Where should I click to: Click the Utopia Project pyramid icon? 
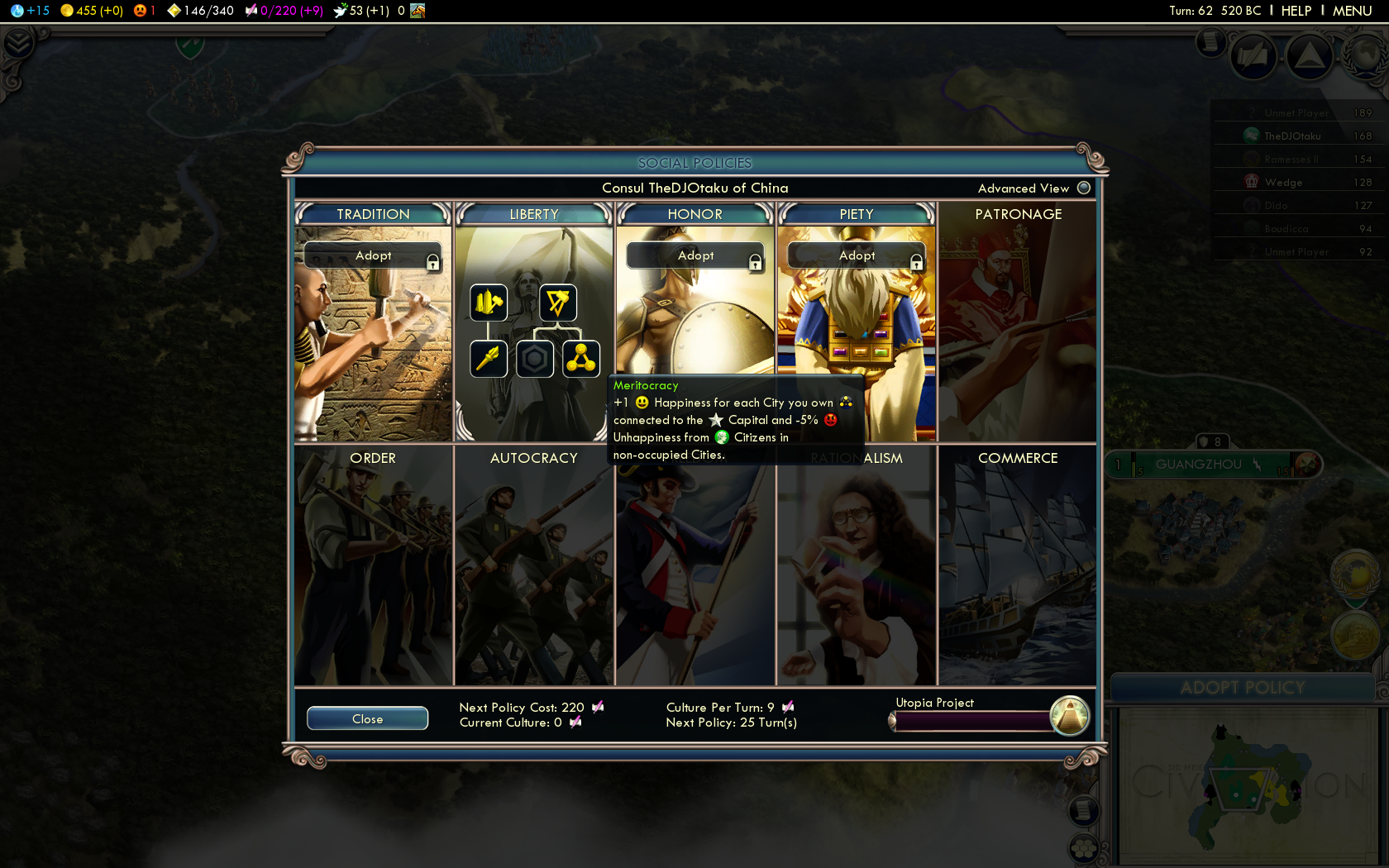[x=1070, y=716]
